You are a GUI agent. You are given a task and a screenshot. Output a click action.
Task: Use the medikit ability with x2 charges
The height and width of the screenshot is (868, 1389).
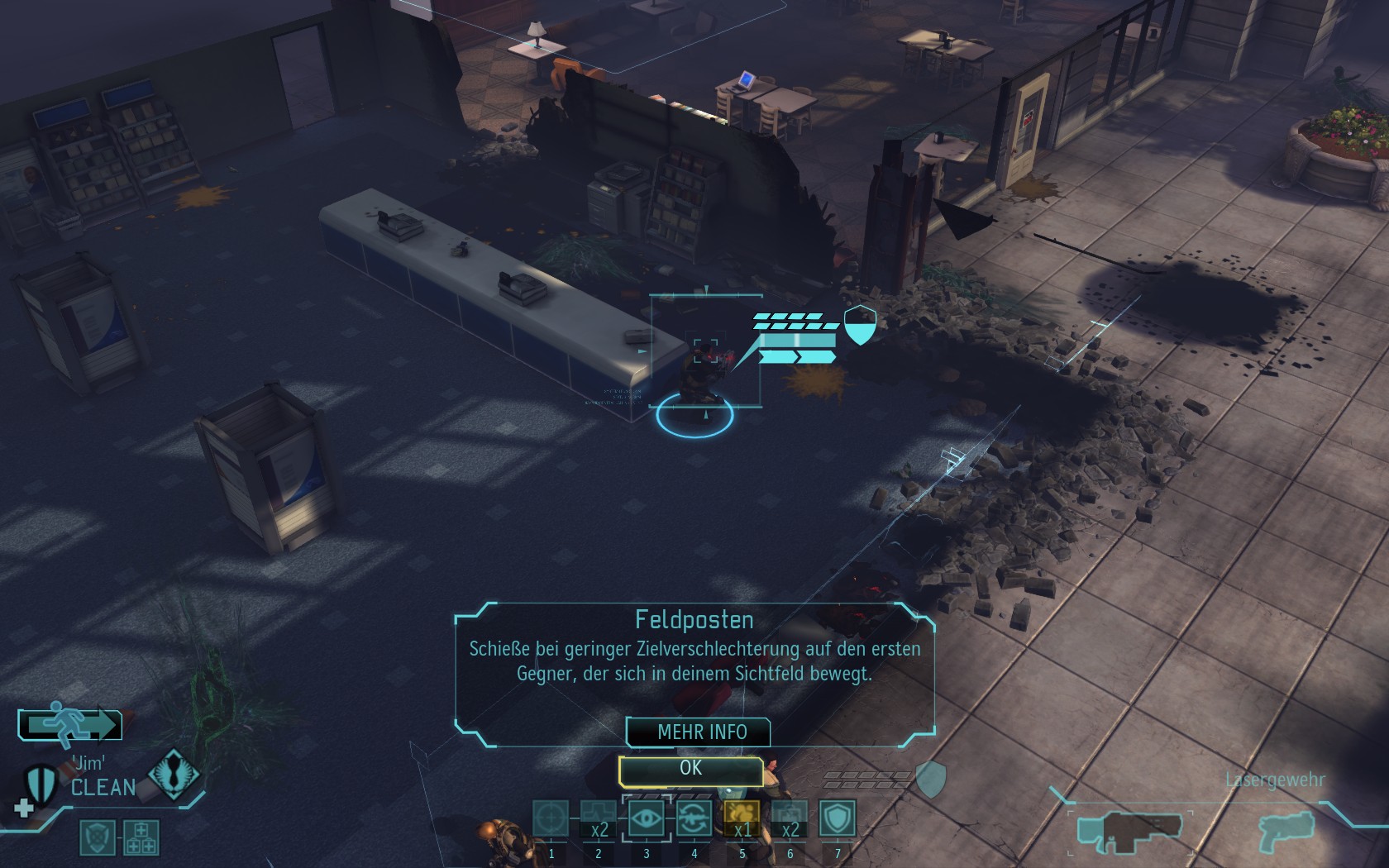point(599,818)
